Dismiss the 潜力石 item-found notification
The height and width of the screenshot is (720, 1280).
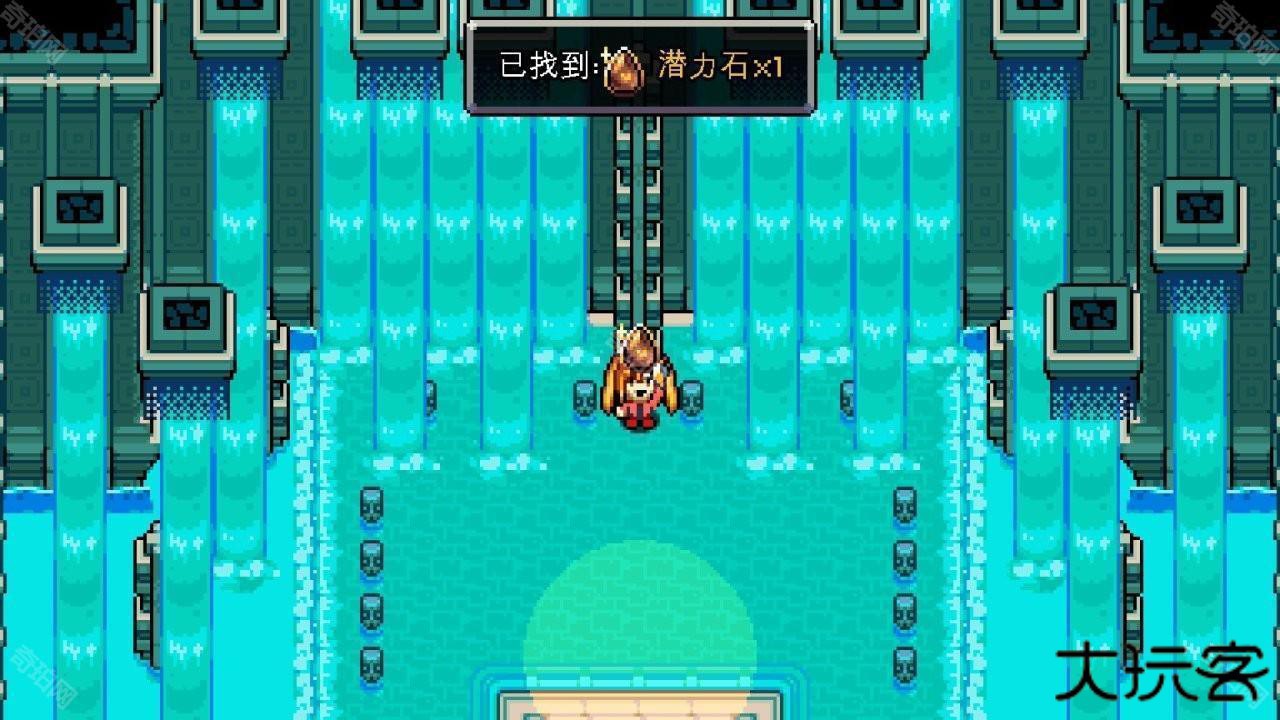click(640, 67)
